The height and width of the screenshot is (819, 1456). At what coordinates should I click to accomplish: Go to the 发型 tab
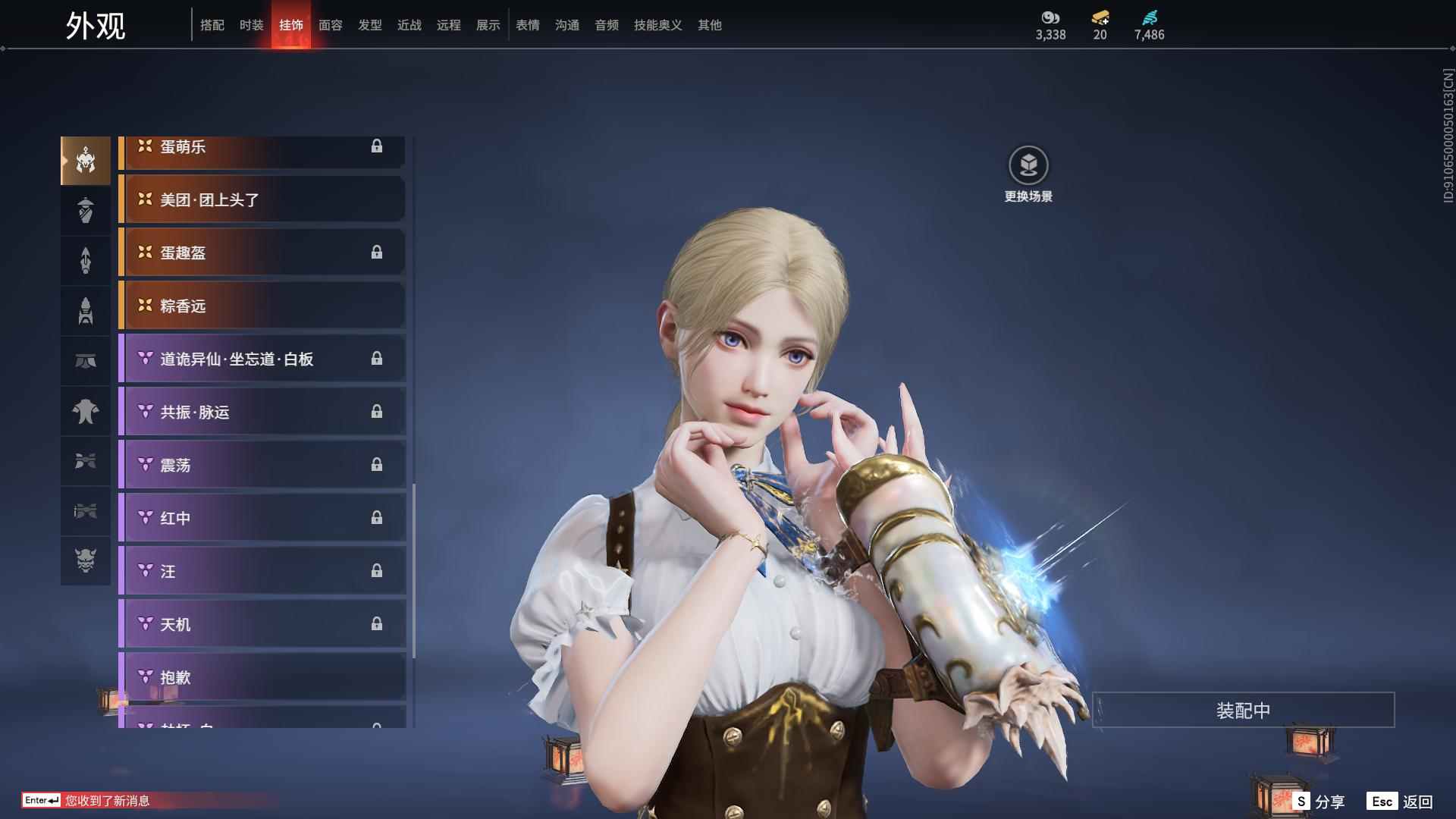[x=370, y=25]
